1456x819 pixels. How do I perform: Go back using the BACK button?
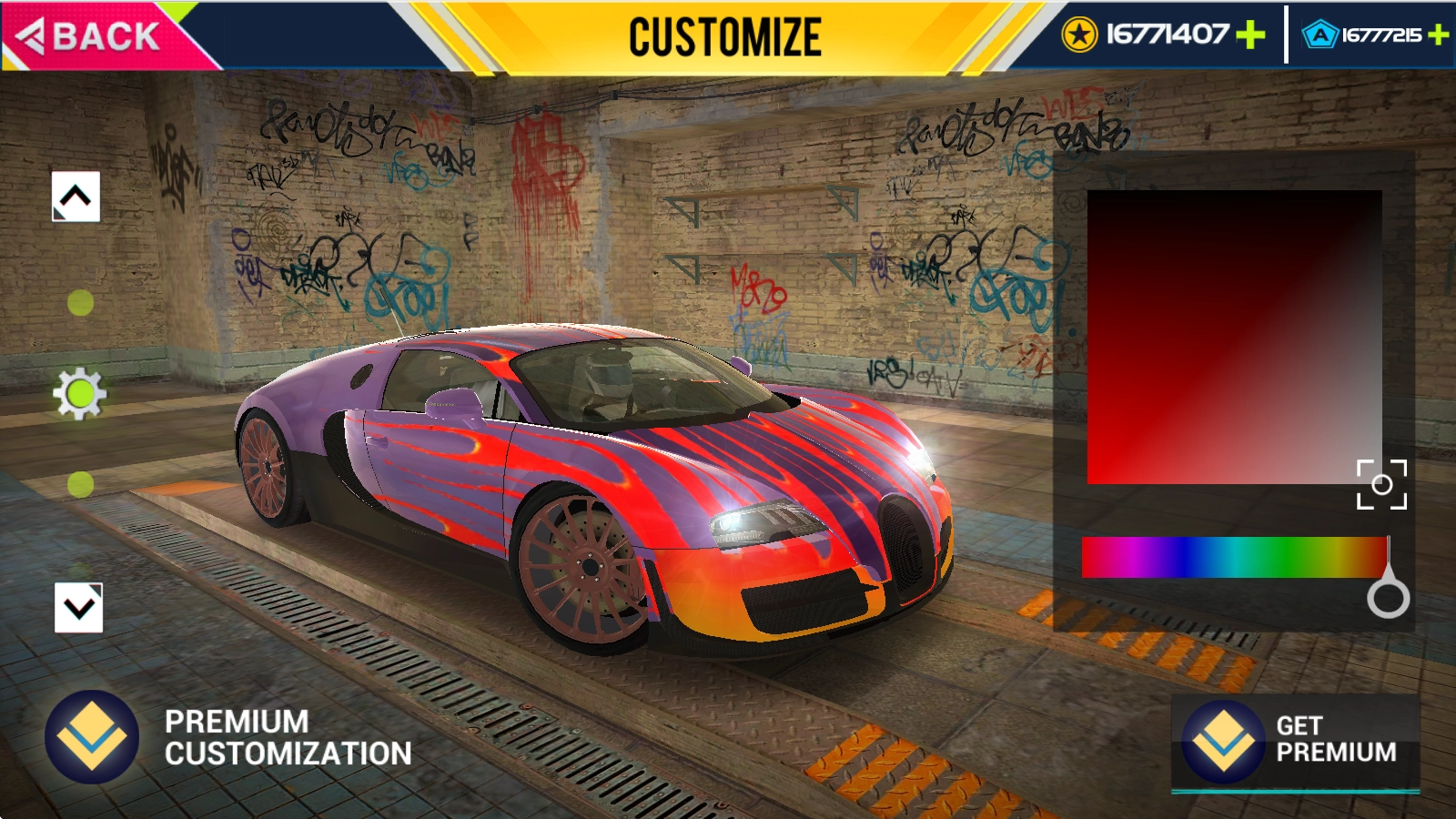click(91, 36)
